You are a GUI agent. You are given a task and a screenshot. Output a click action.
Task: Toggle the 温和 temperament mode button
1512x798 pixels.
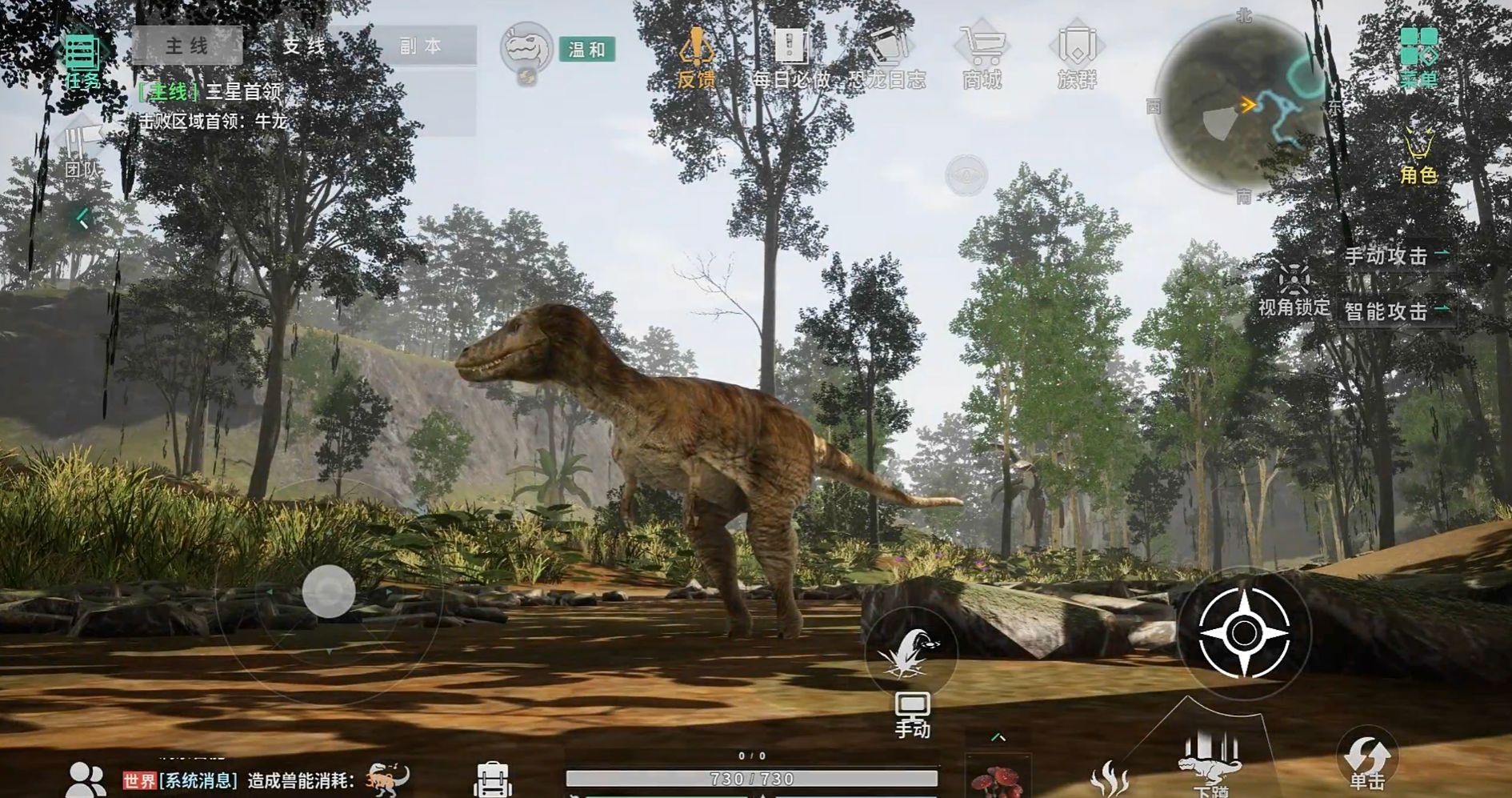coord(586,50)
